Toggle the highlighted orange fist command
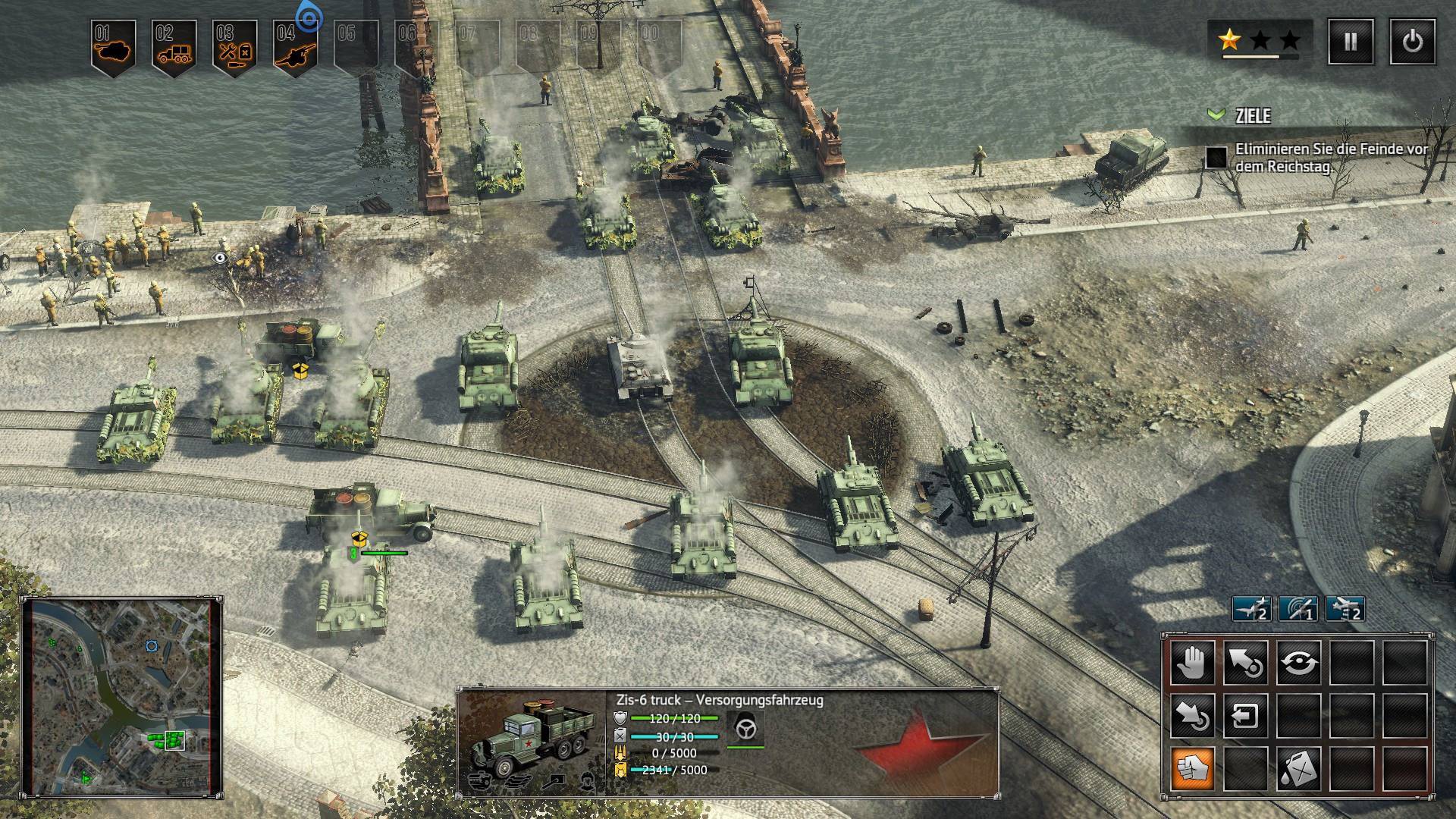Screen dimensions: 1456x819 pos(1193,768)
